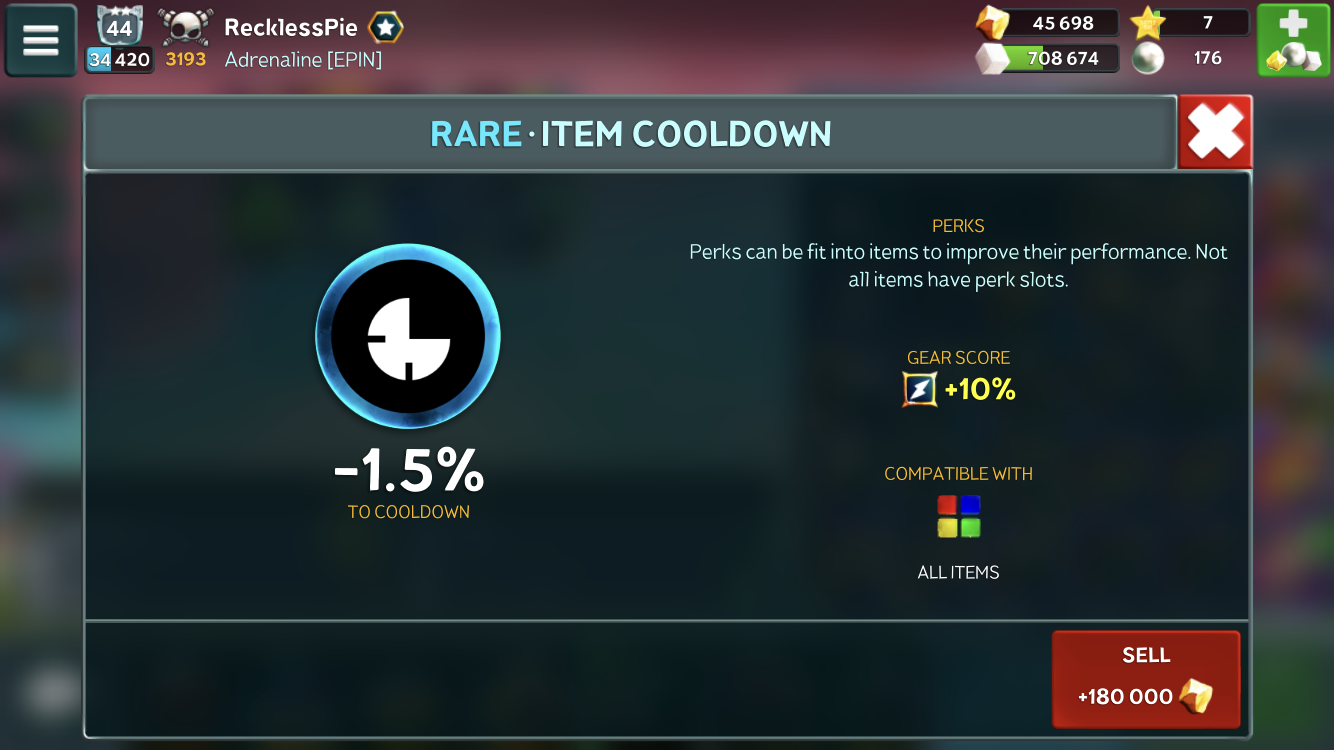
Task: Open the green add-currency shop button
Action: pyautogui.click(x=1293, y=40)
